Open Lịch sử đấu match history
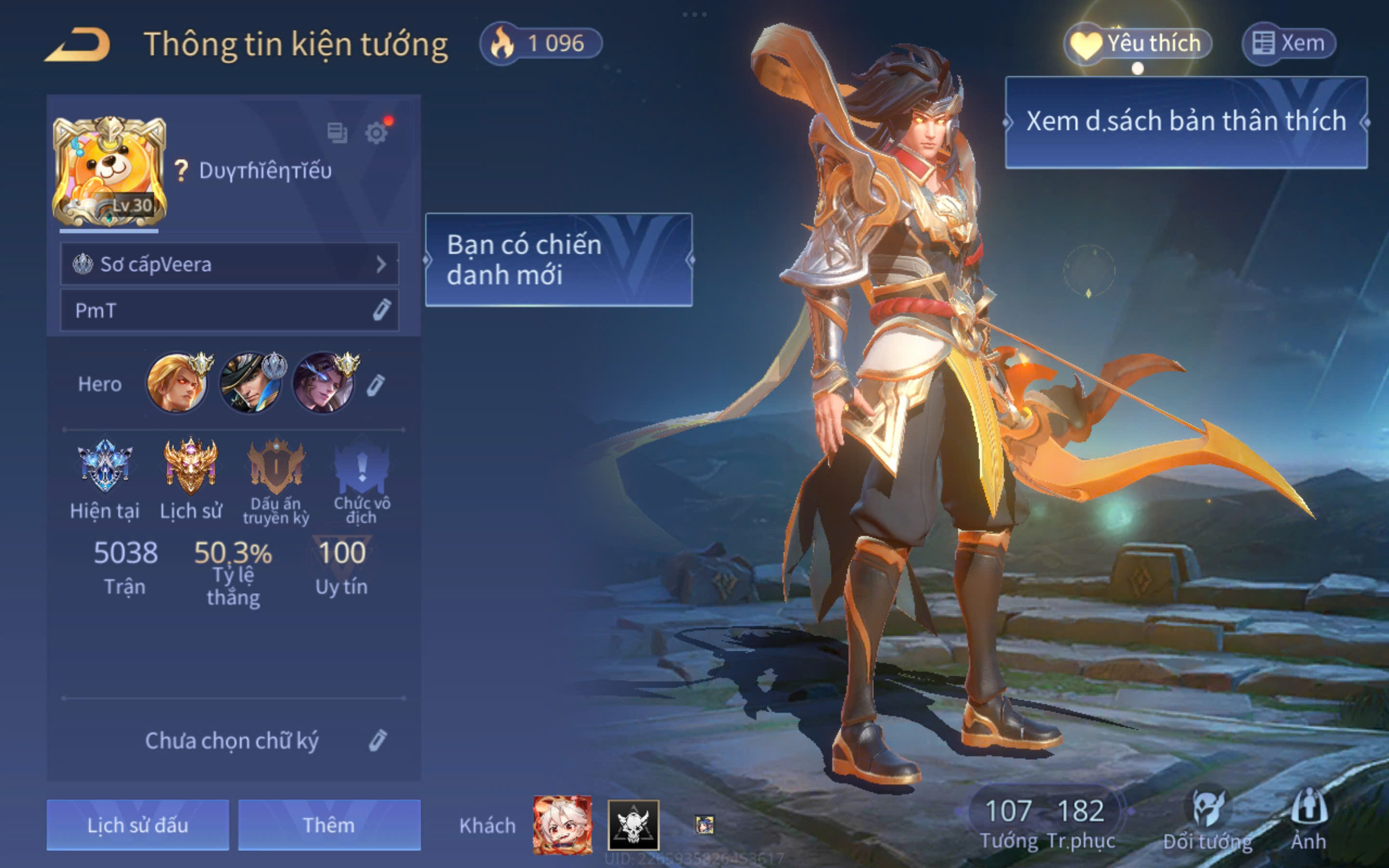This screenshot has height=868, width=1389. [x=138, y=825]
